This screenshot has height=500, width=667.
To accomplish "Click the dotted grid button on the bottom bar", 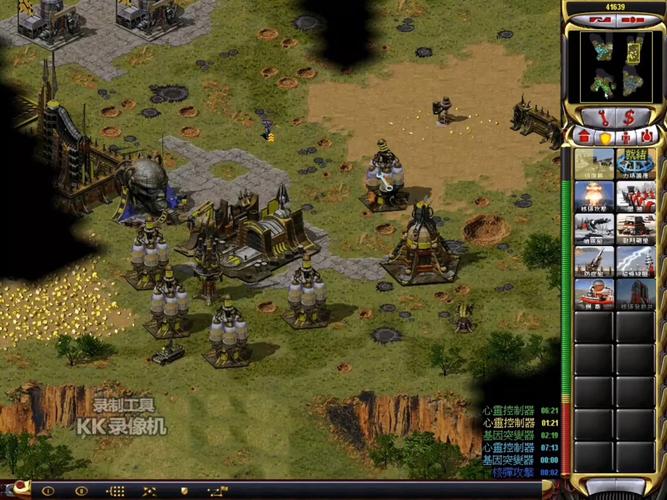I will pos(115,491).
